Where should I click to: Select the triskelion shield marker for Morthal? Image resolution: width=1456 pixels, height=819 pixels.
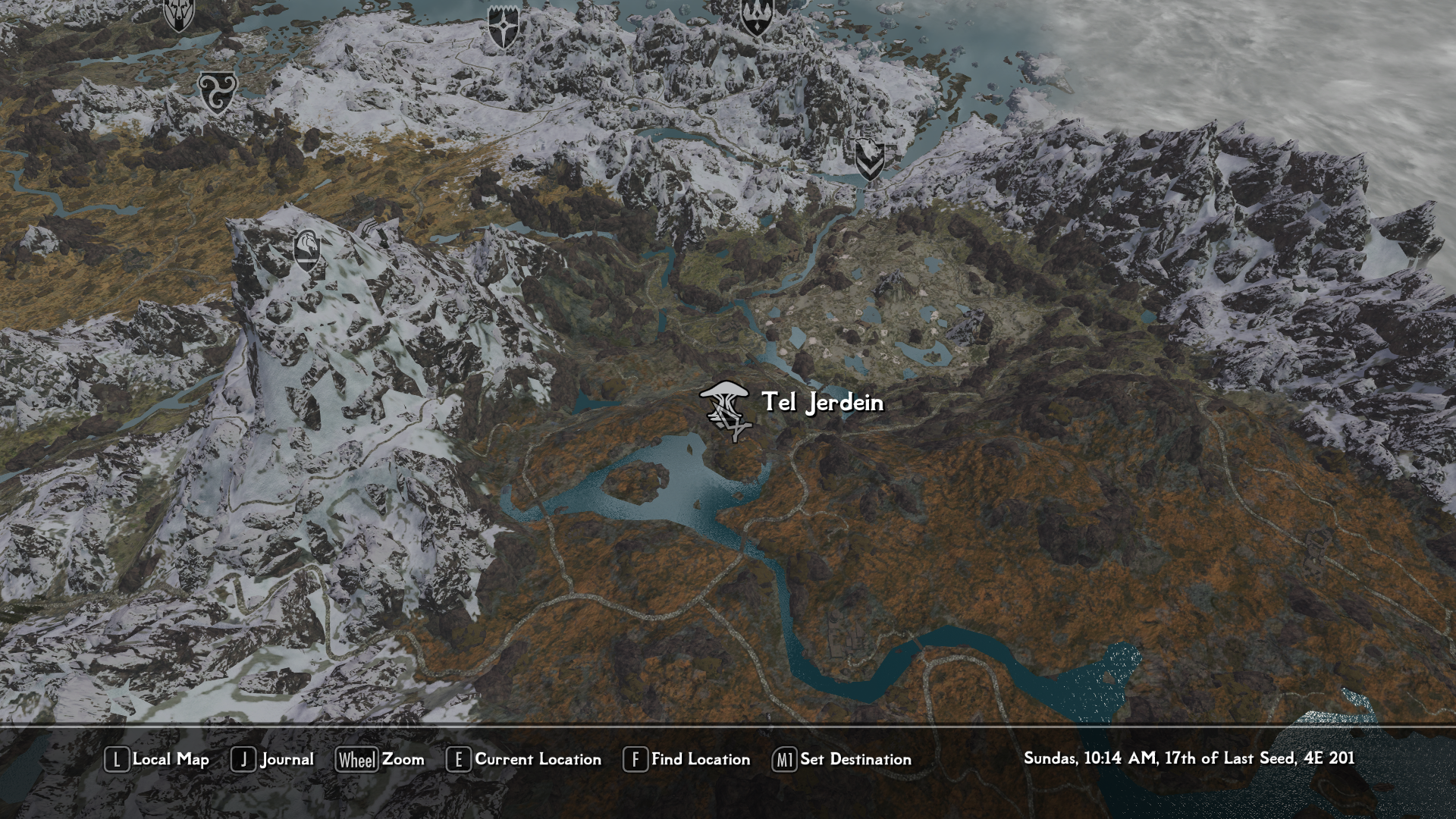click(218, 93)
